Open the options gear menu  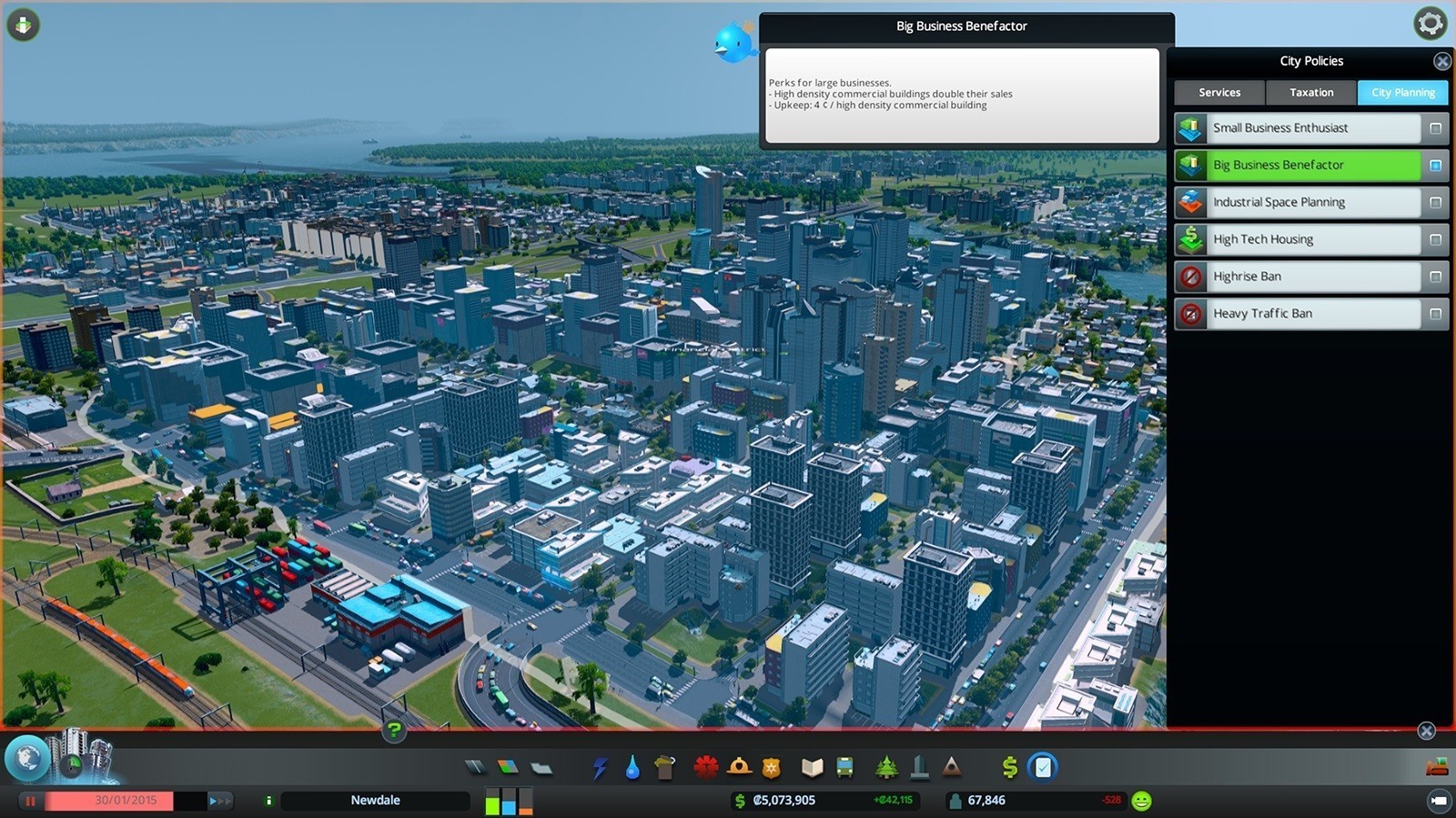click(x=1430, y=24)
